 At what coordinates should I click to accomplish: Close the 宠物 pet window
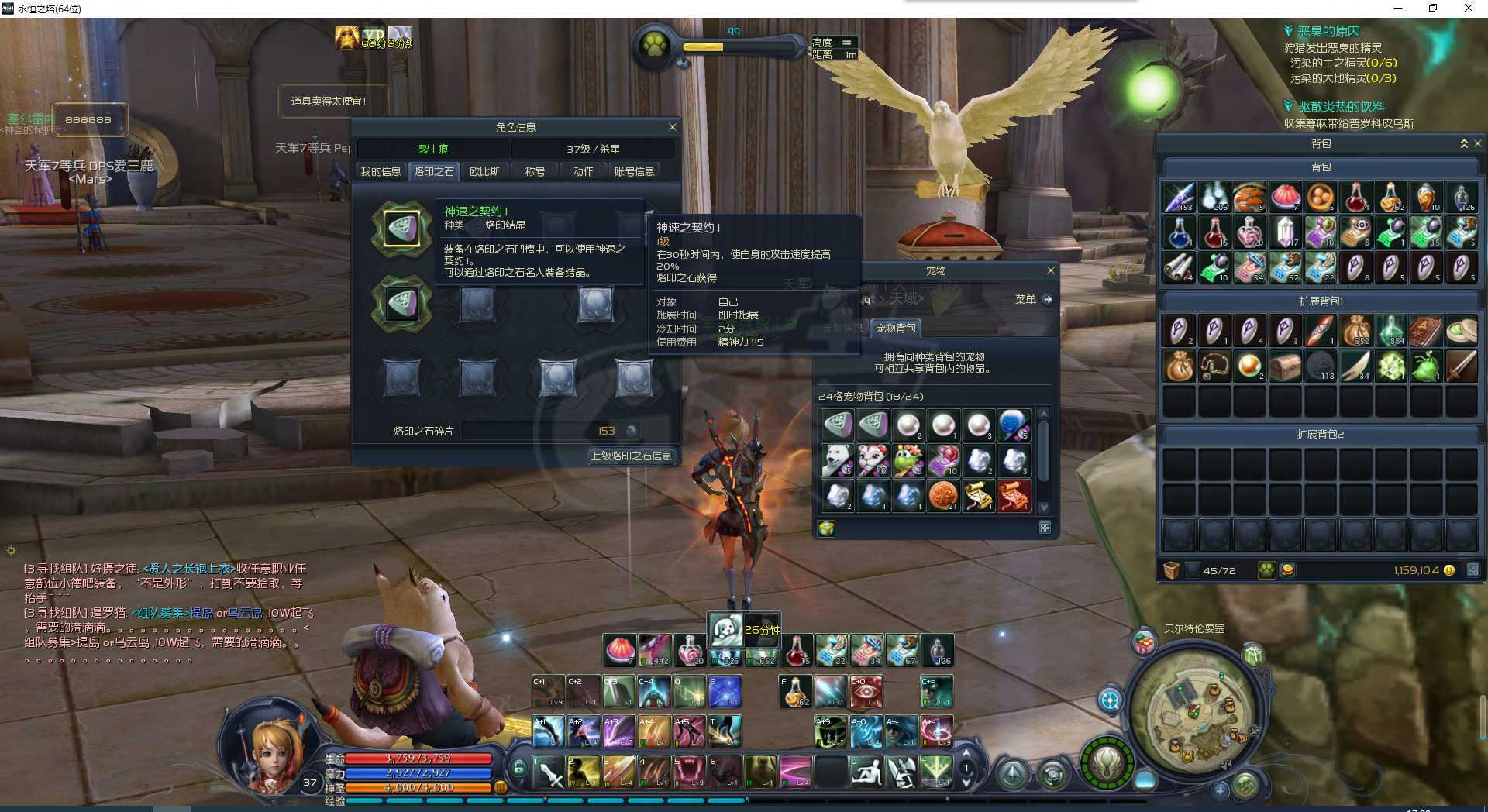(x=1050, y=270)
